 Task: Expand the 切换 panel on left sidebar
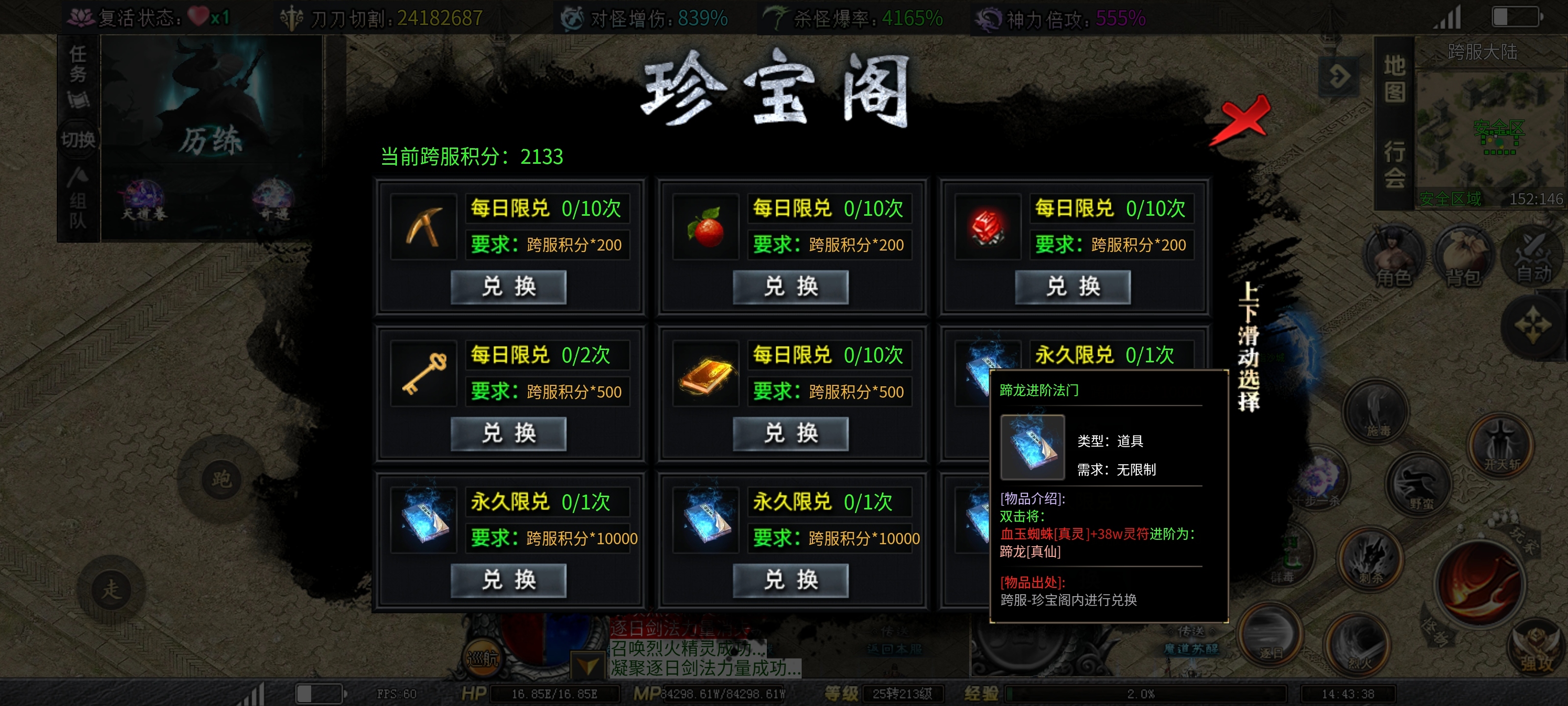[78, 139]
